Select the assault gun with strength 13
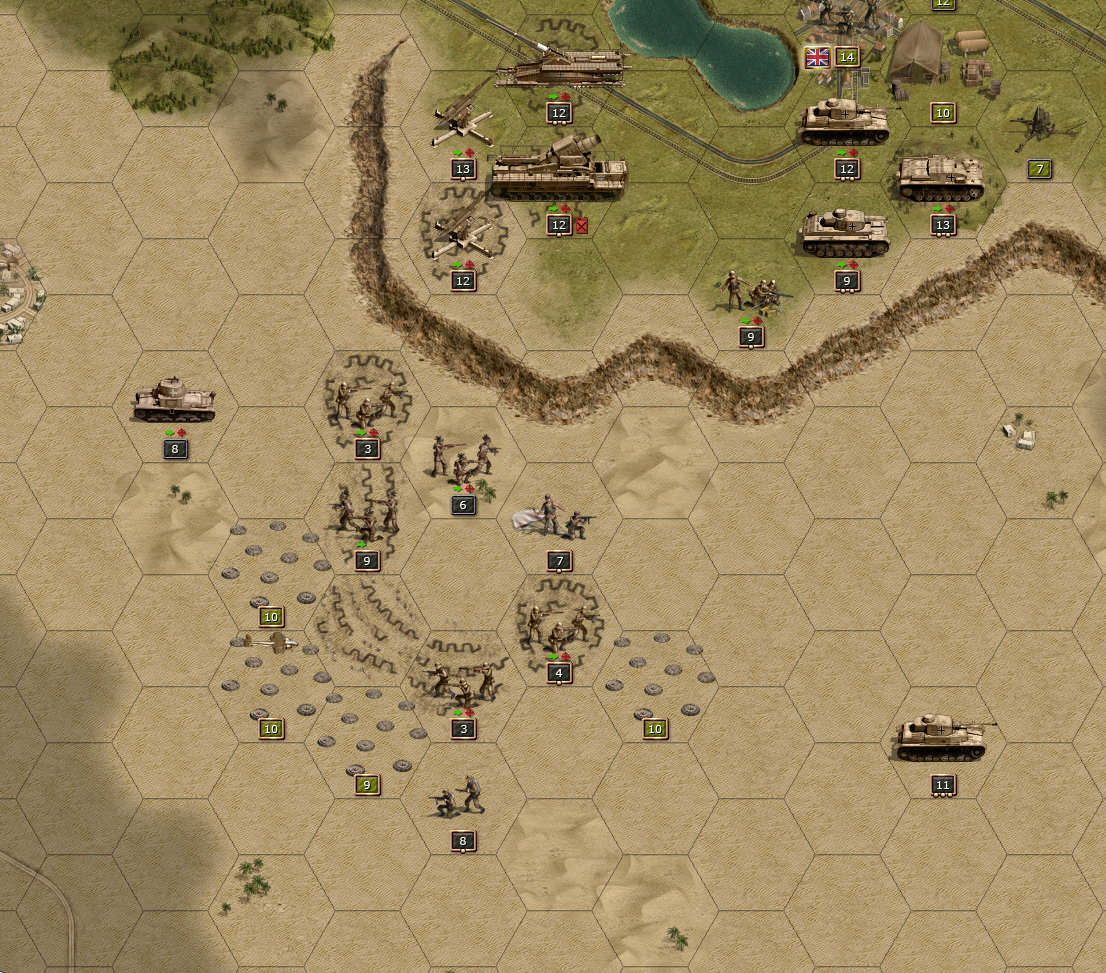 [x=940, y=178]
